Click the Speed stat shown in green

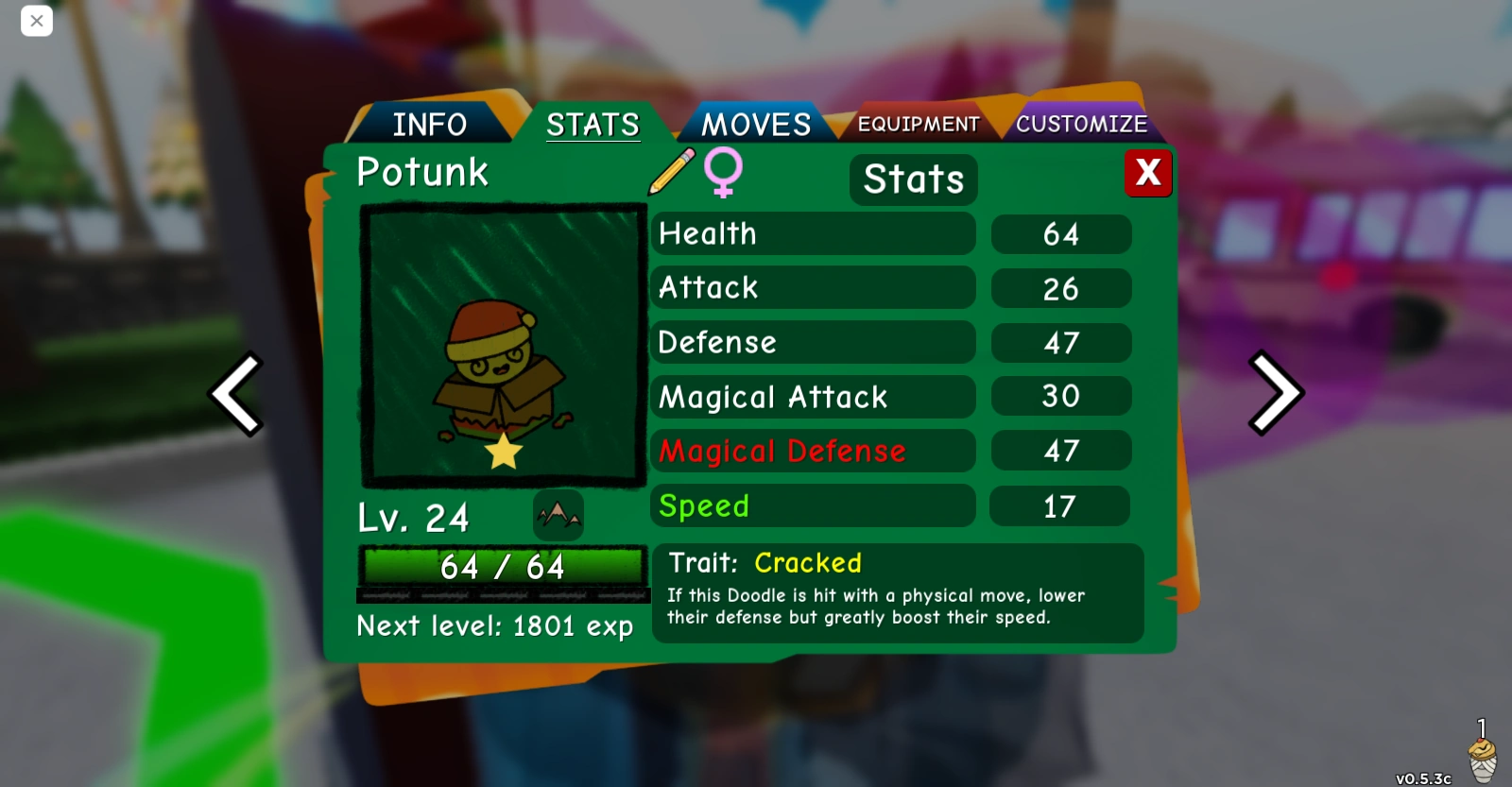[703, 506]
